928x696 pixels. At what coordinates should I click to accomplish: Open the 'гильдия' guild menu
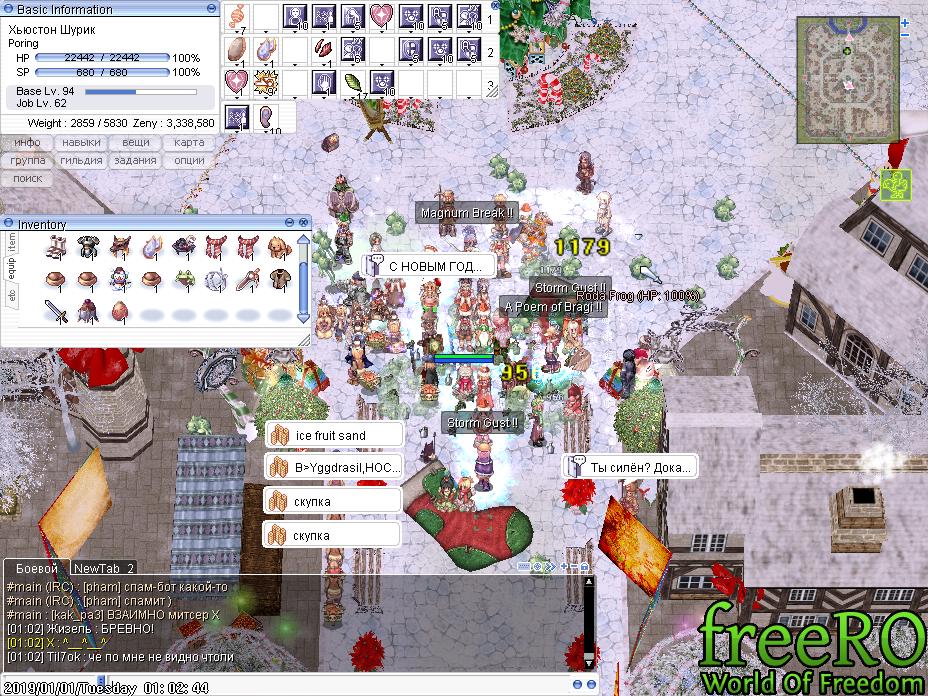pyautogui.click(x=81, y=161)
